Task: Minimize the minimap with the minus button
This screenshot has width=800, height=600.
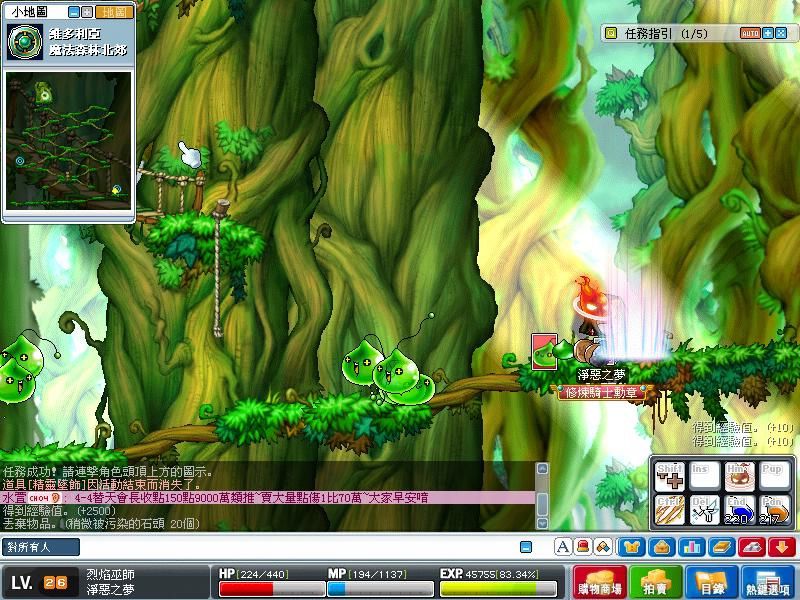Action: [x=74, y=12]
